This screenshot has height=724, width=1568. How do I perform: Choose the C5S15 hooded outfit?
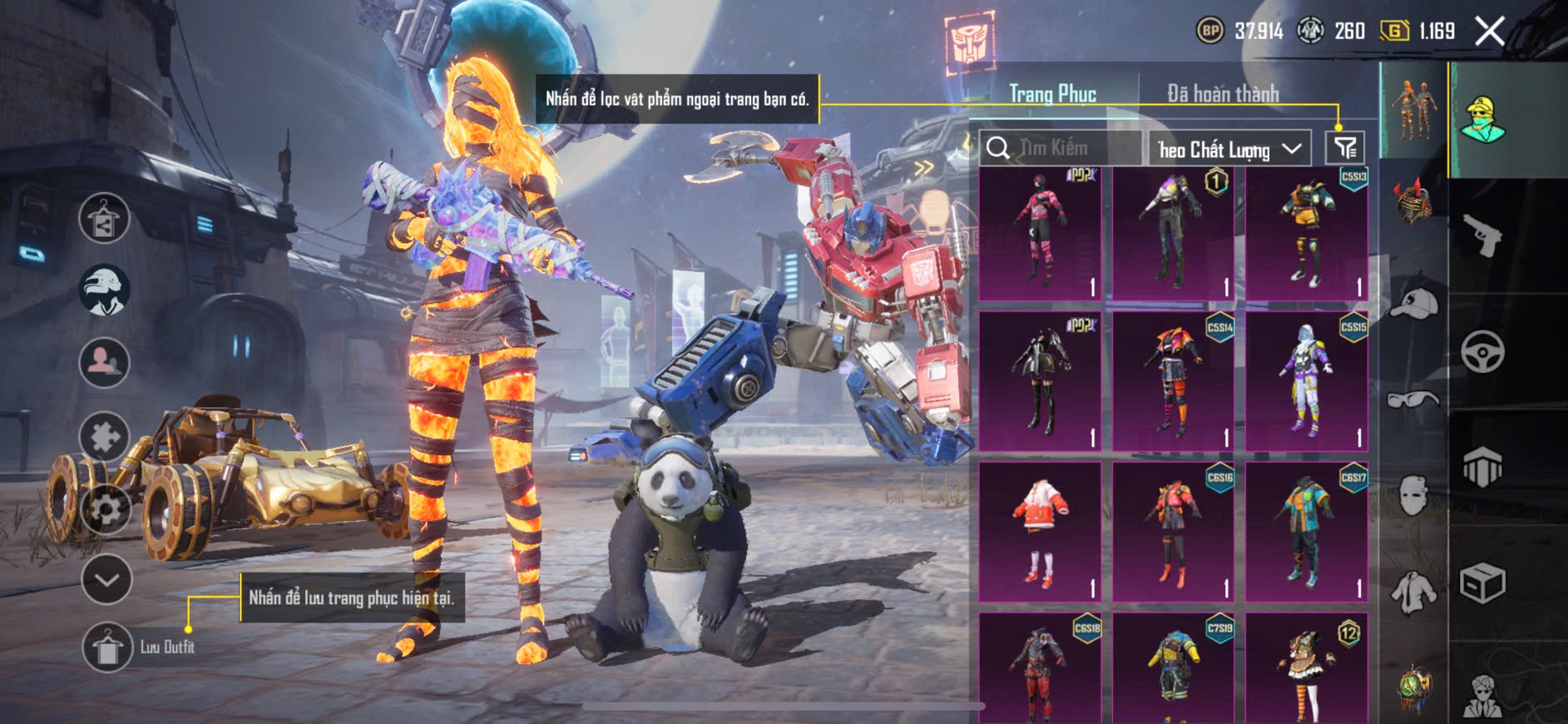[x=1307, y=380]
